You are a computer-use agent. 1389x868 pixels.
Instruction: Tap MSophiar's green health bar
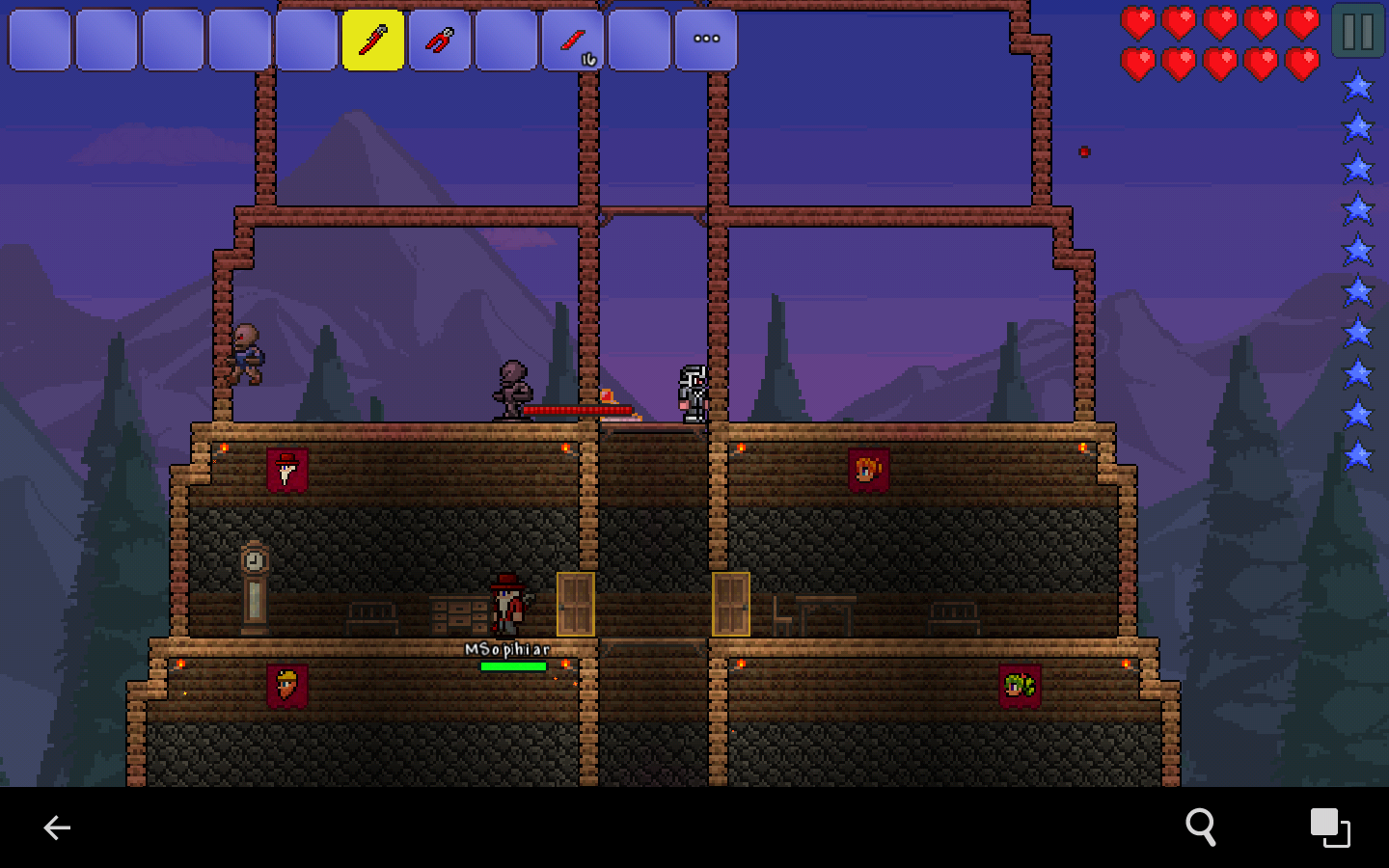pos(512,665)
